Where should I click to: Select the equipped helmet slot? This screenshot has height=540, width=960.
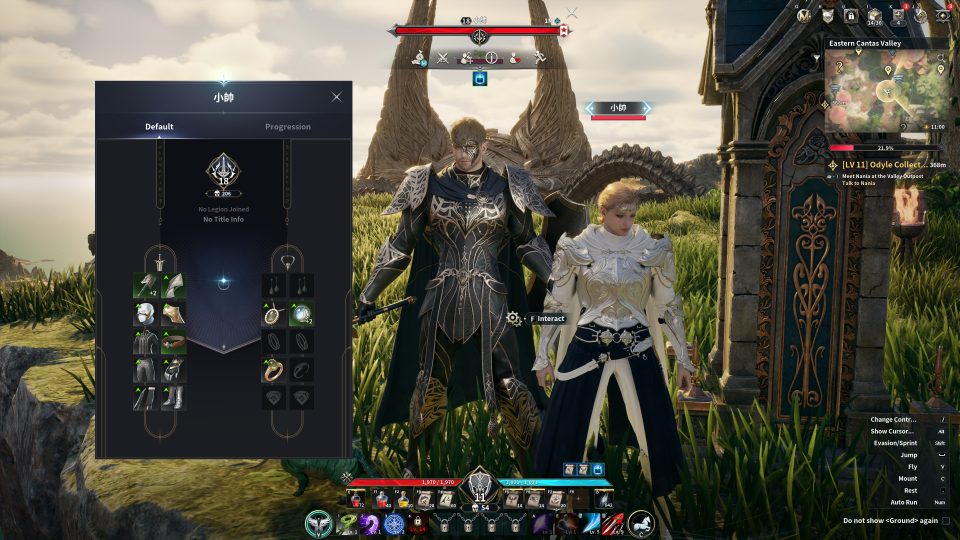tap(146, 314)
